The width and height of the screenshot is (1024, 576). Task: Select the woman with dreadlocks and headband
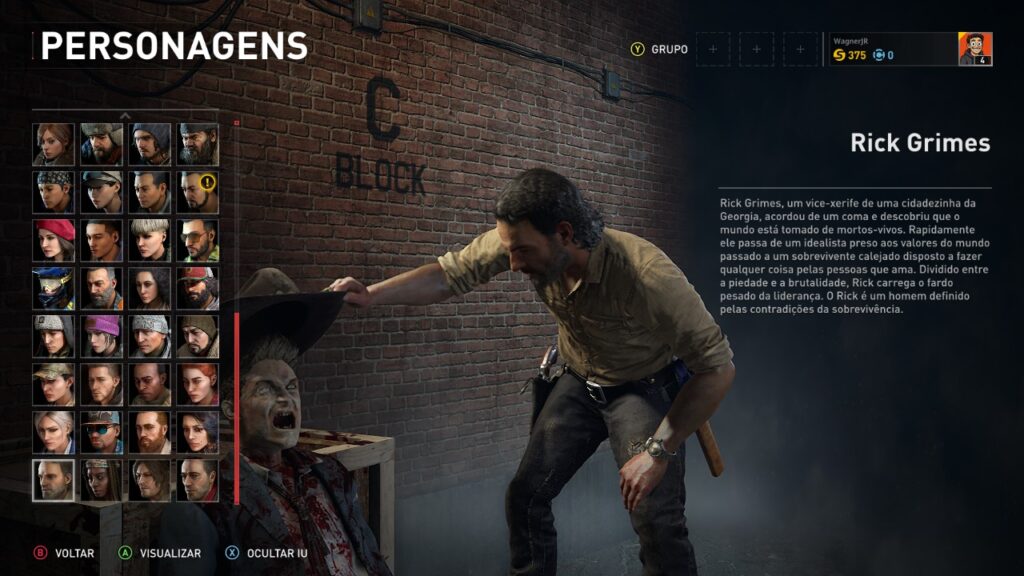pos(102,479)
